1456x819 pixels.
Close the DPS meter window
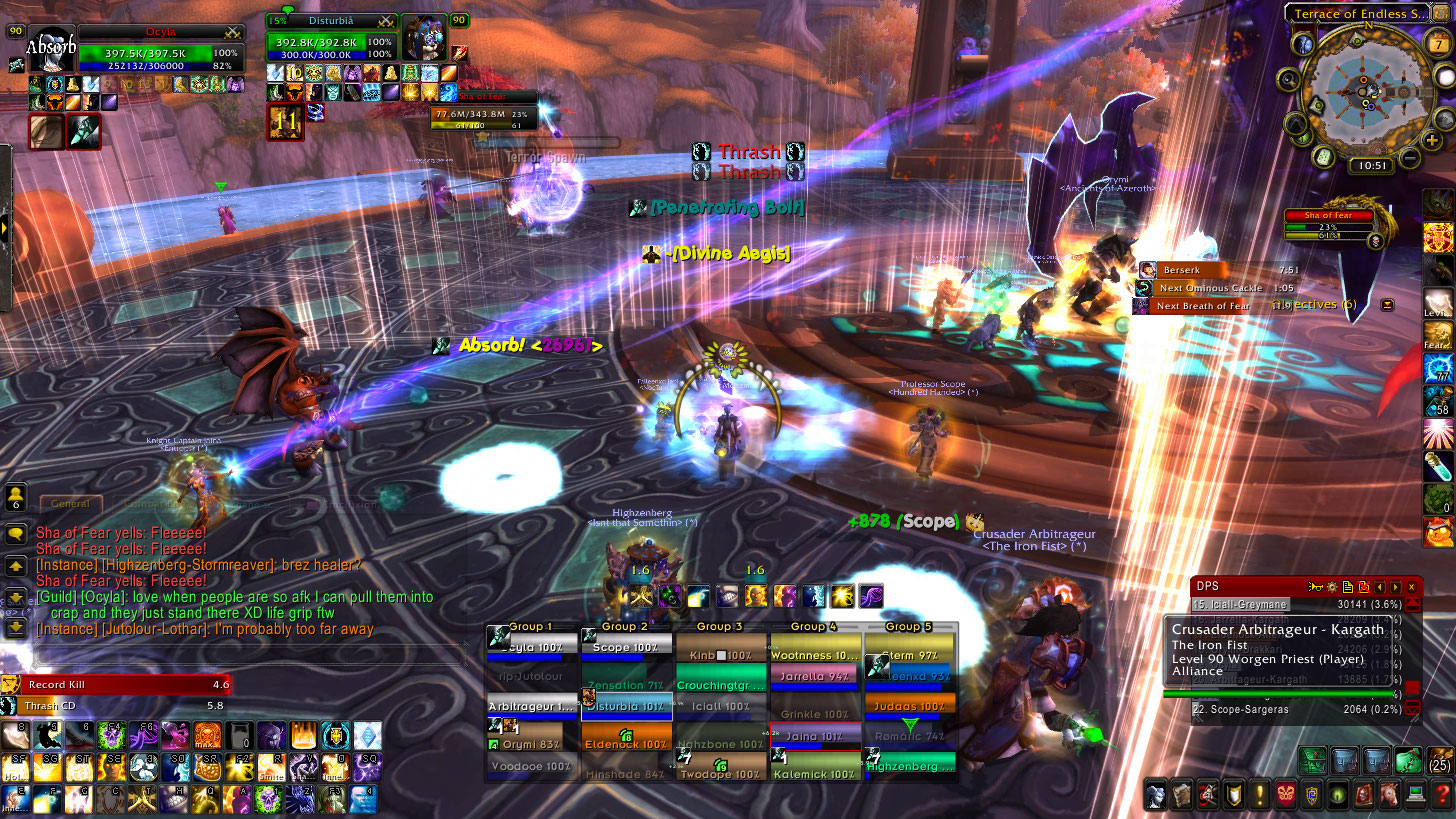[x=1412, y=586]
